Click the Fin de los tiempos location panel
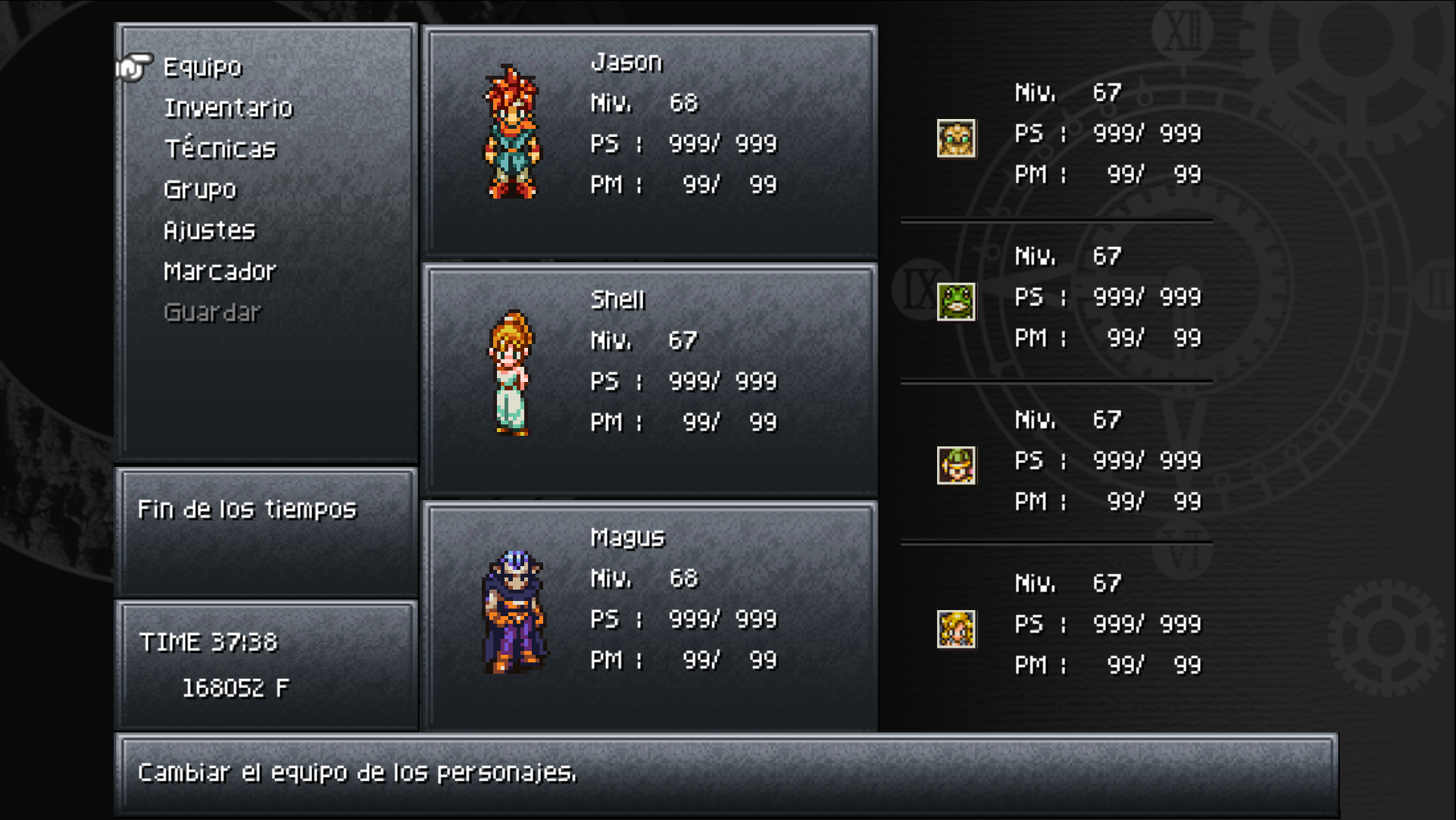The height and width of the screenshot is (820, 1456). click(247, 509)
